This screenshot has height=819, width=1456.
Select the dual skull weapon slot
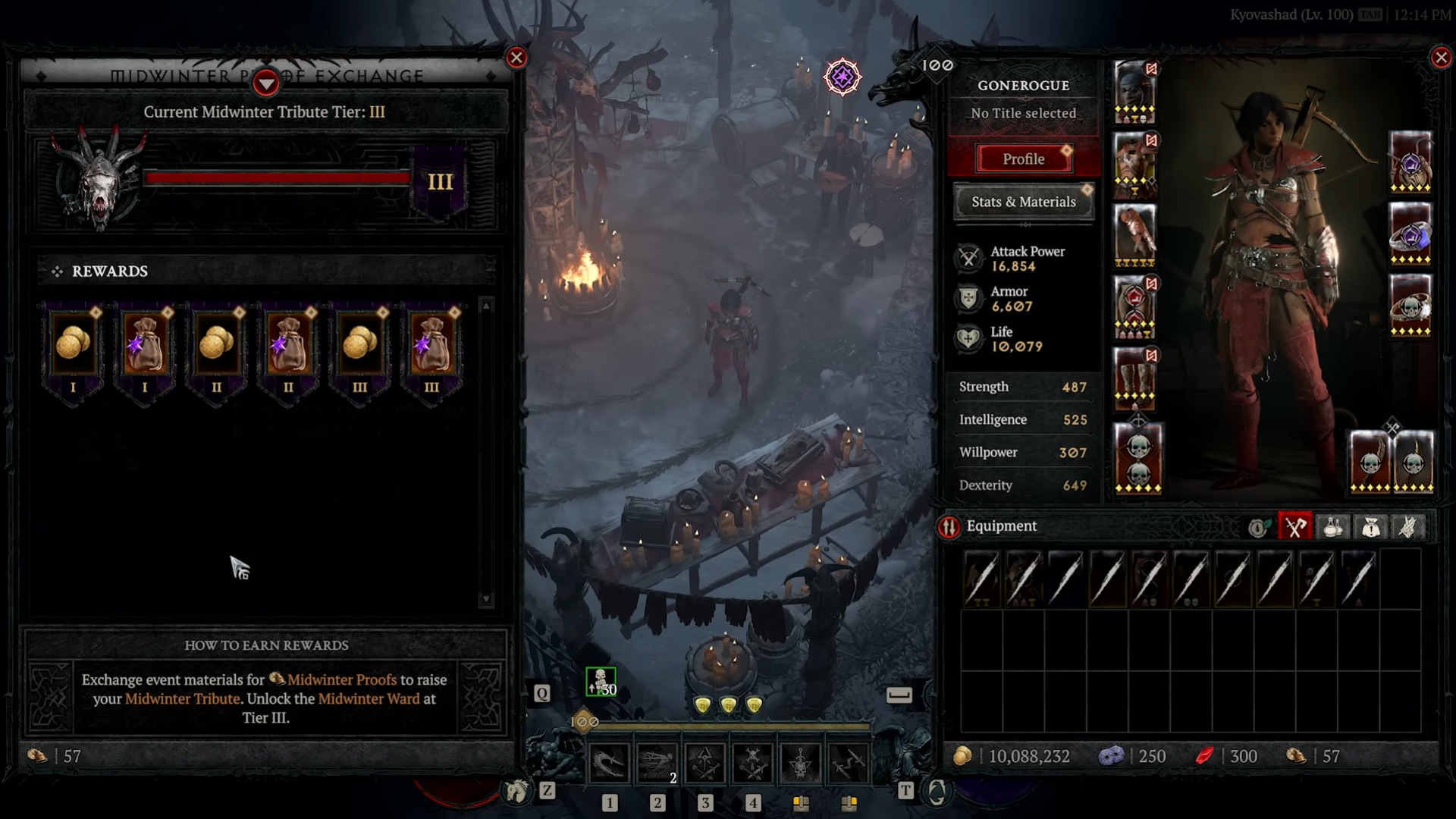click(1137, 458)
